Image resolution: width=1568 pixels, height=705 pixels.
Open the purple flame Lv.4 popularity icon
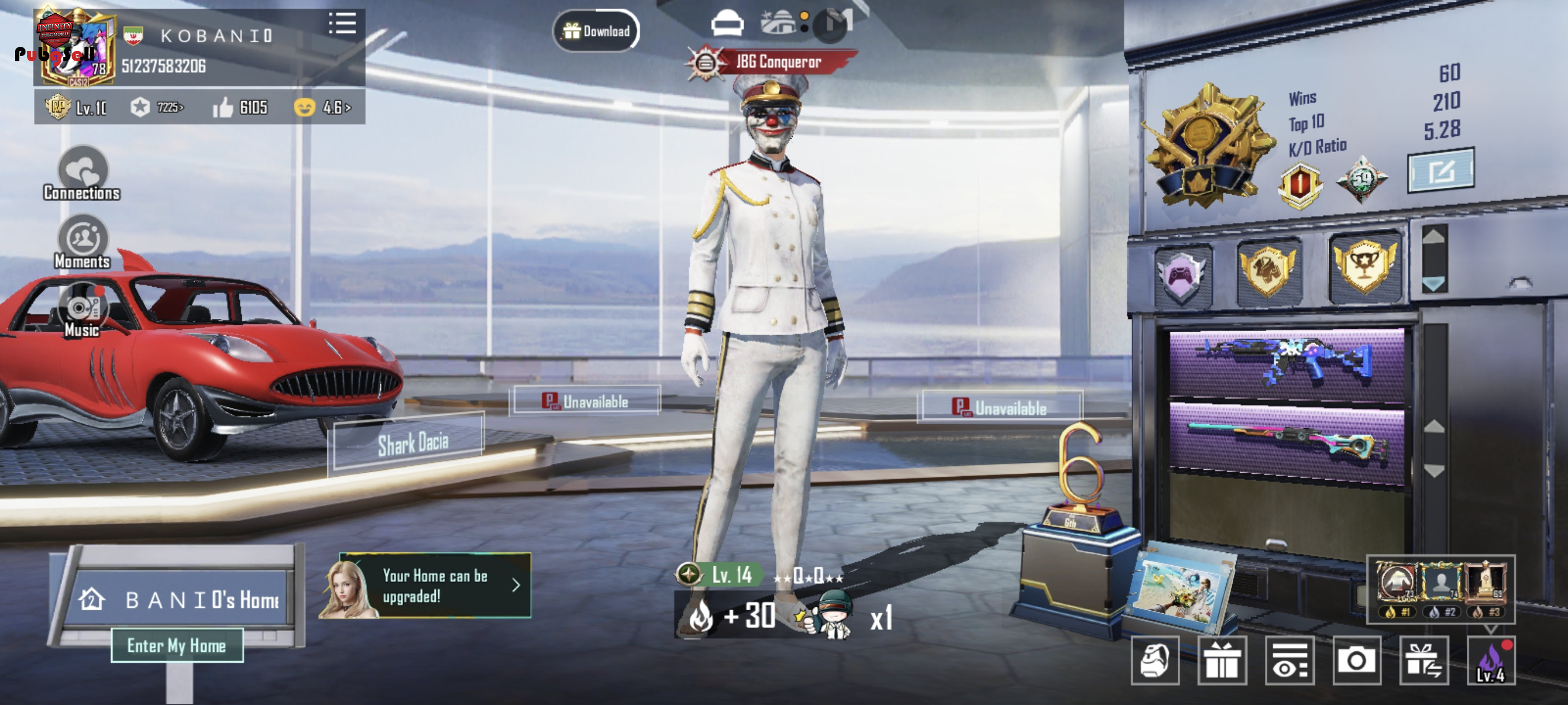[x=1491, y=661]
